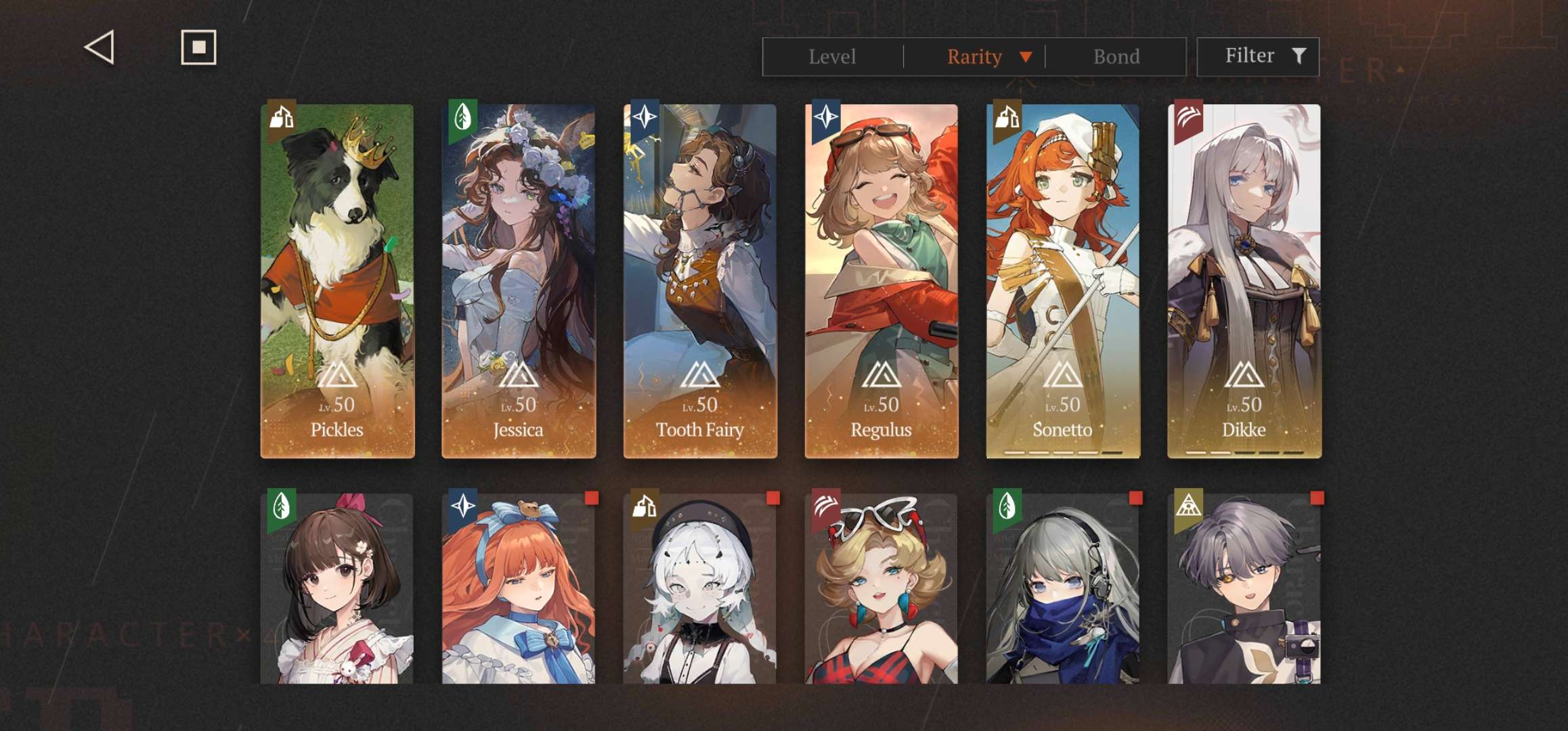View the Sonetto character card
The image size is (1568, 731).
point(1063,281)
